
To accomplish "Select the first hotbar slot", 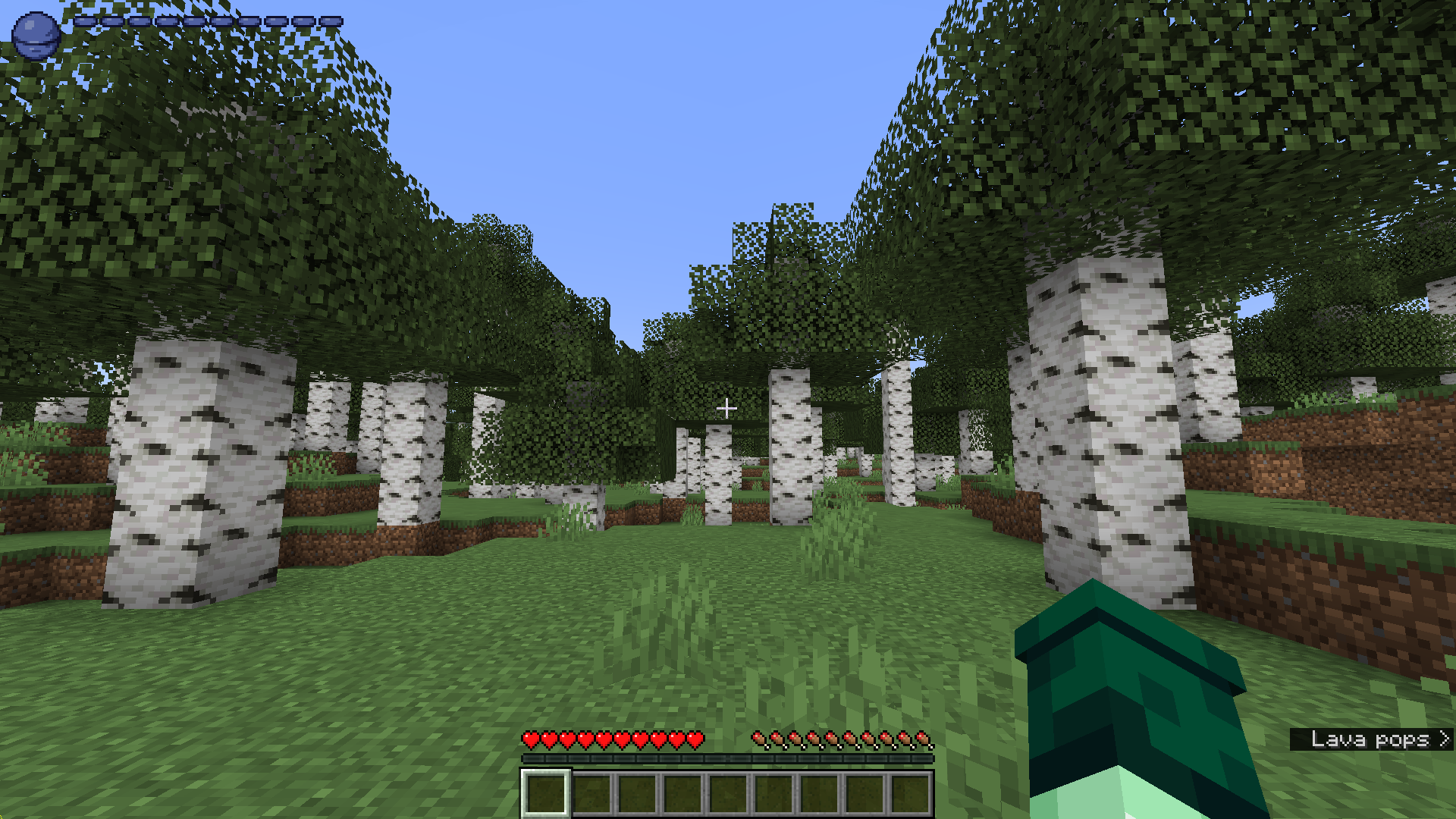I will 544,790.
